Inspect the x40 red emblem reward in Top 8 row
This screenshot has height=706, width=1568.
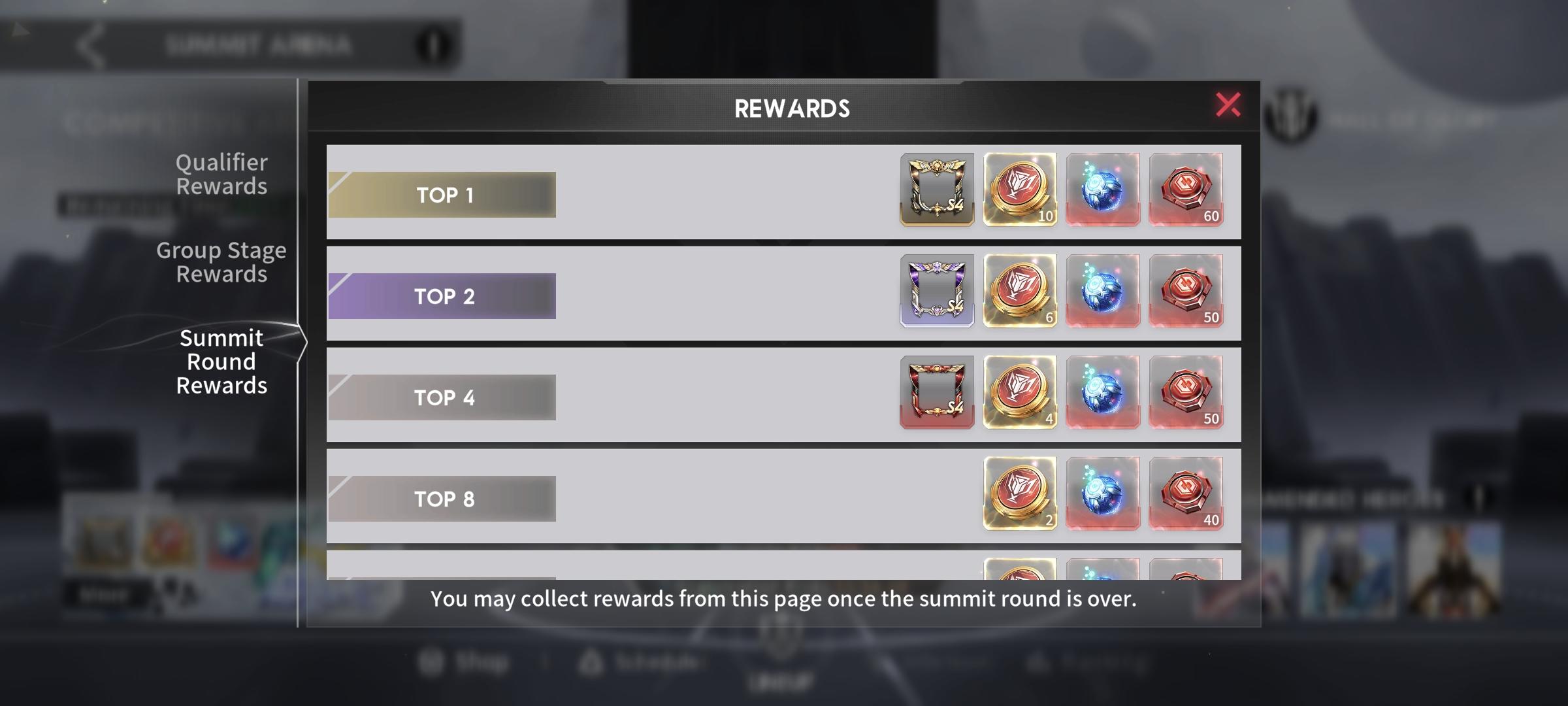[x=1186, y=494]
